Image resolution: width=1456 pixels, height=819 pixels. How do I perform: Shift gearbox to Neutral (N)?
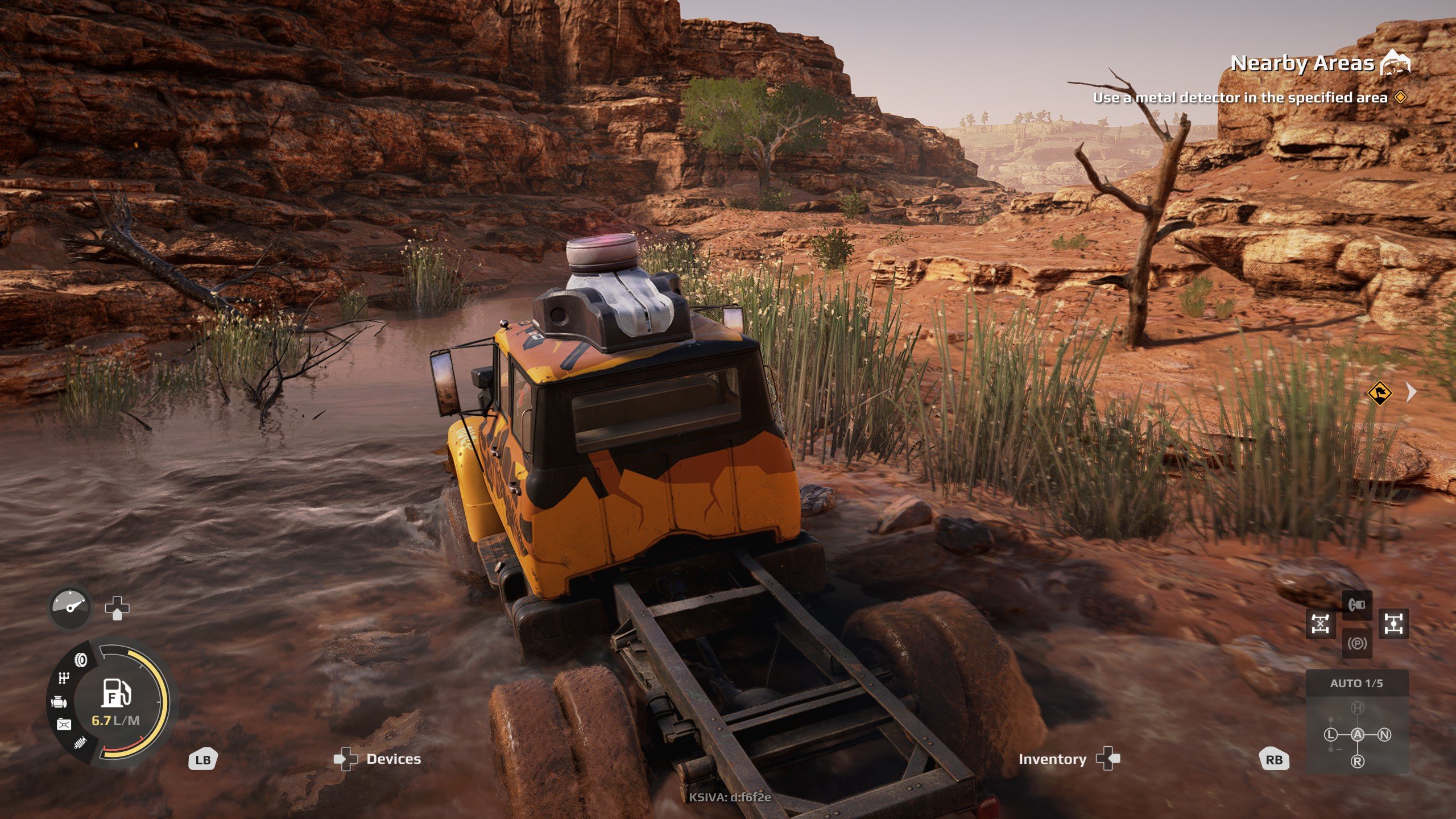1384,735
